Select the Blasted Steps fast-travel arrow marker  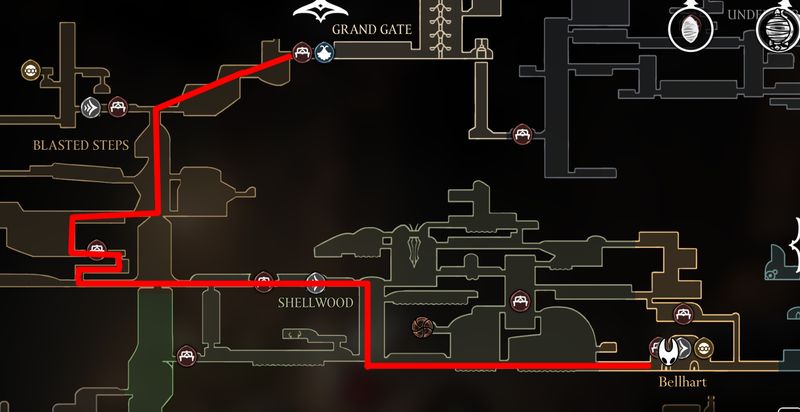tap(93, 105)
